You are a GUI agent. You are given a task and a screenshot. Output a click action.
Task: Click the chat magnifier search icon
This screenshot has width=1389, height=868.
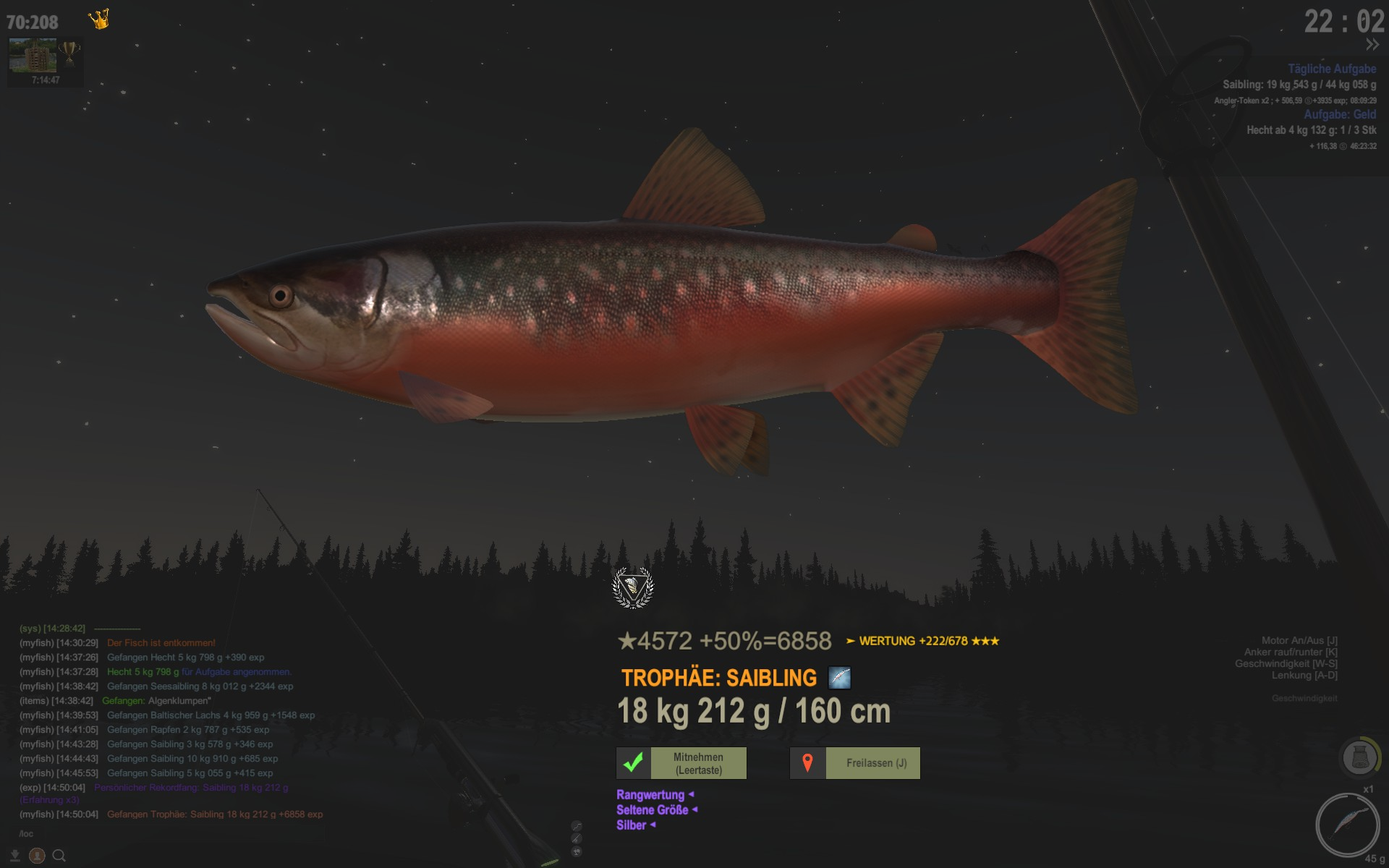point(59,856)
